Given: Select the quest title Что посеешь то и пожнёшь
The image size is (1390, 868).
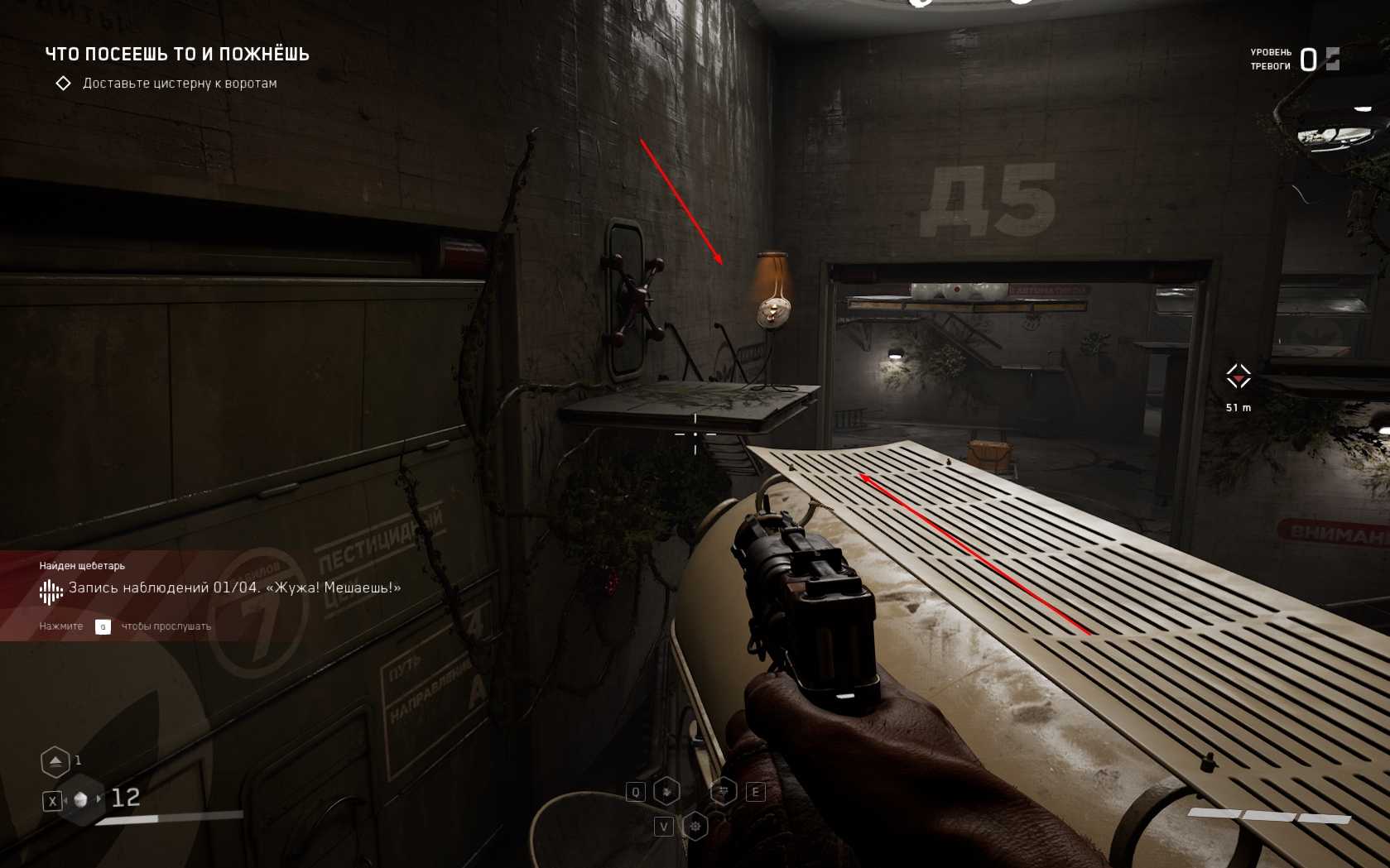Looking at the screenshot, I should click(x=176, y=55).
